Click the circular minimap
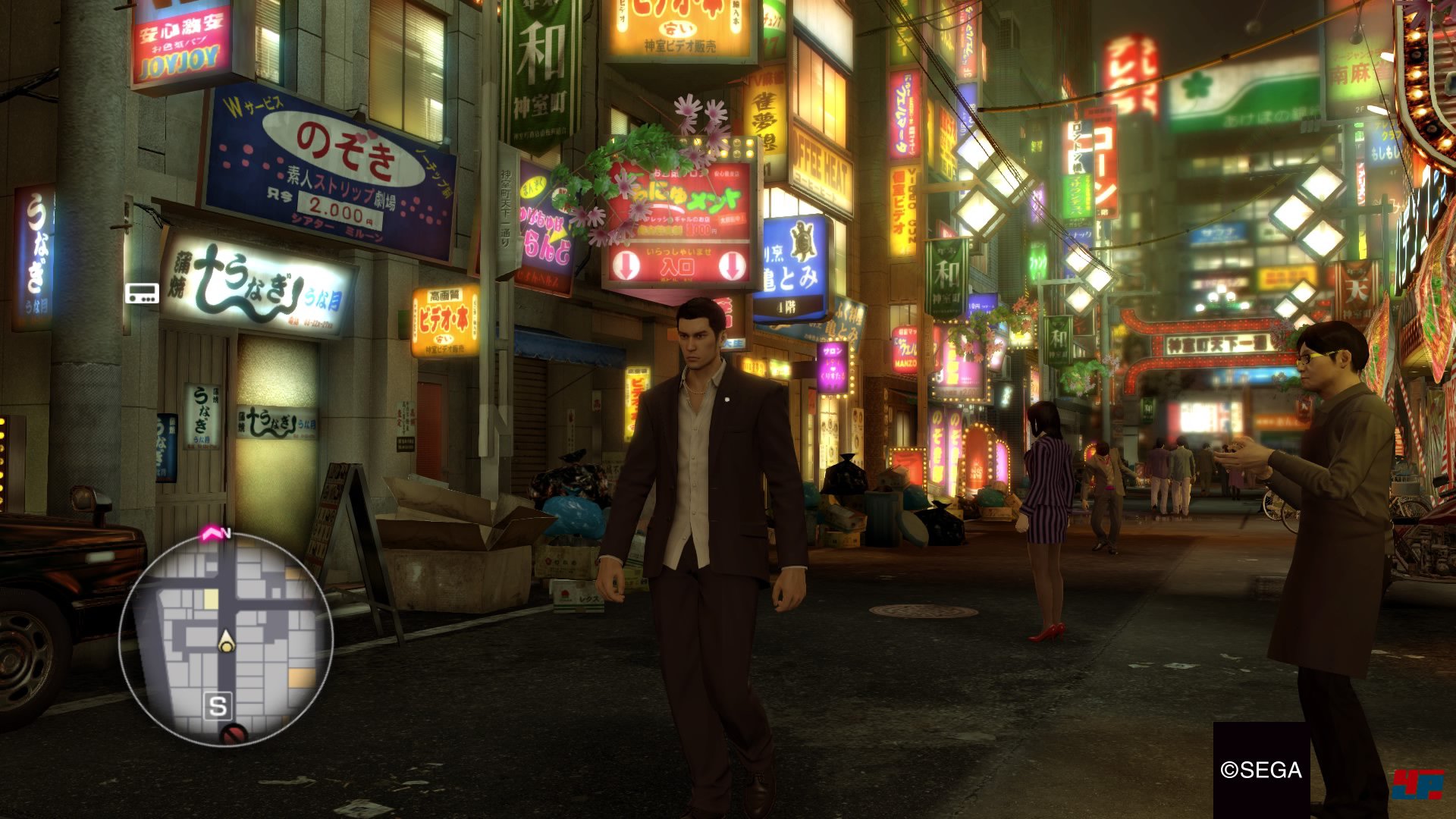The width and height of the screenshot is (1456, 819). 226,639
